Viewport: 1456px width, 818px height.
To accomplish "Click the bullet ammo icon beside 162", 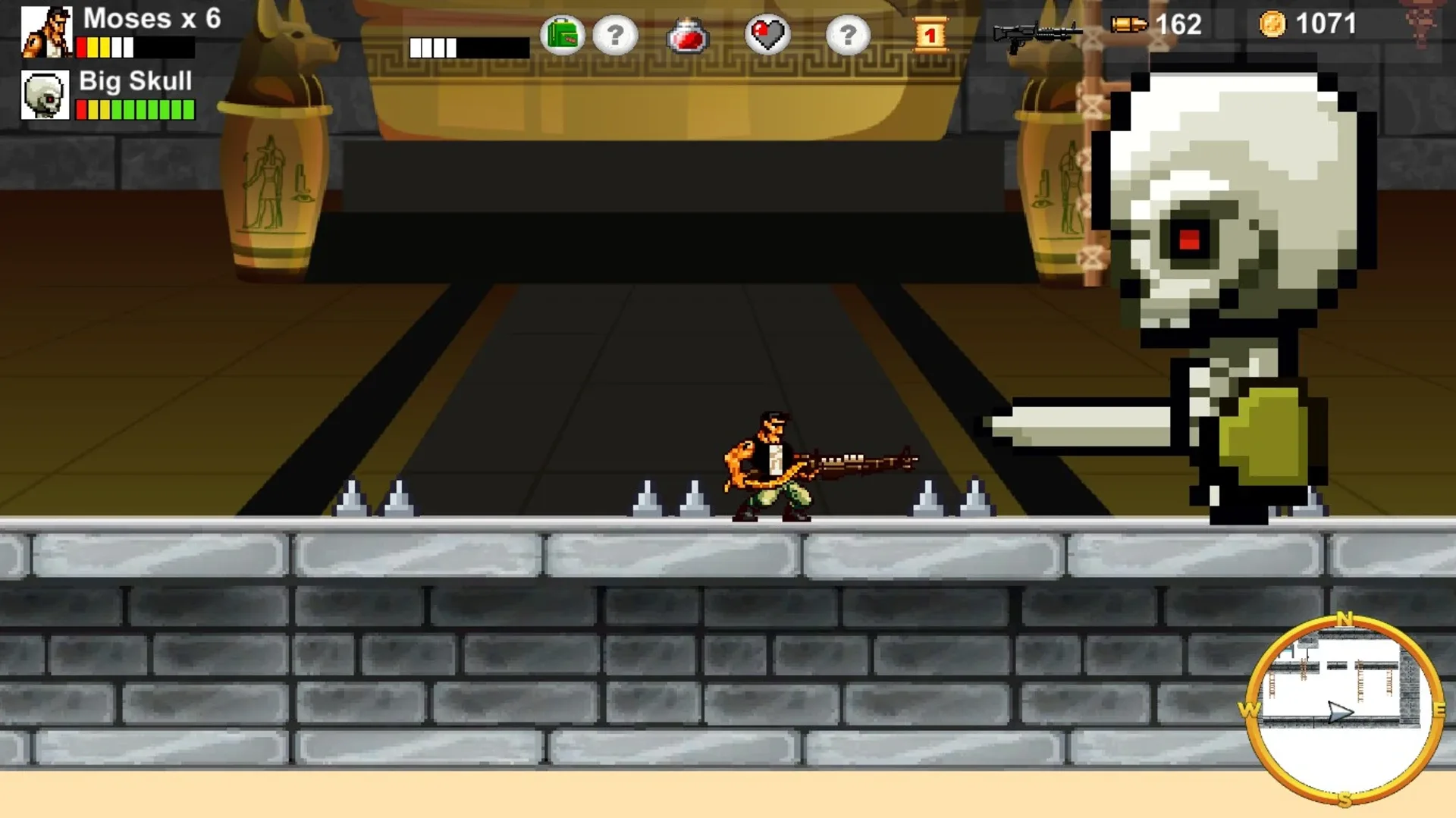I will (1128, 24).
